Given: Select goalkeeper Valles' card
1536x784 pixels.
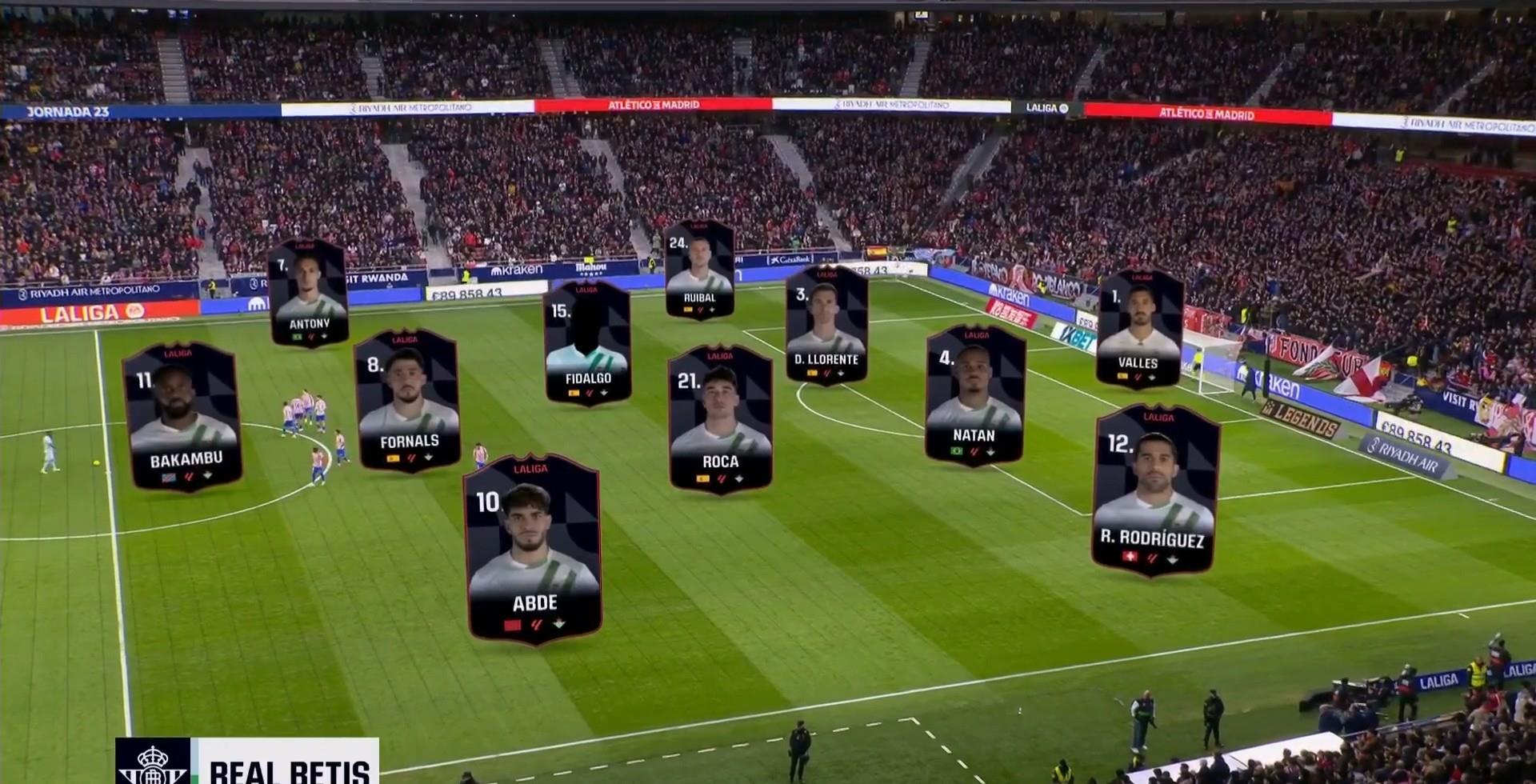Looking at the screenshot, I should pyautogui.click(x=1139, y=328).
